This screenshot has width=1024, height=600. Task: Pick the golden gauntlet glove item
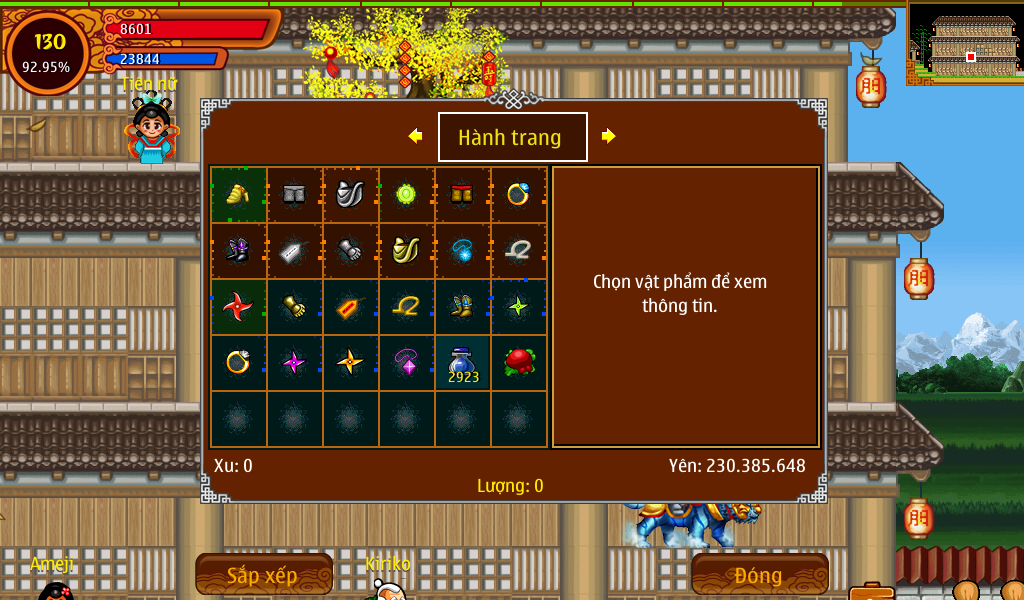[294, 306]
